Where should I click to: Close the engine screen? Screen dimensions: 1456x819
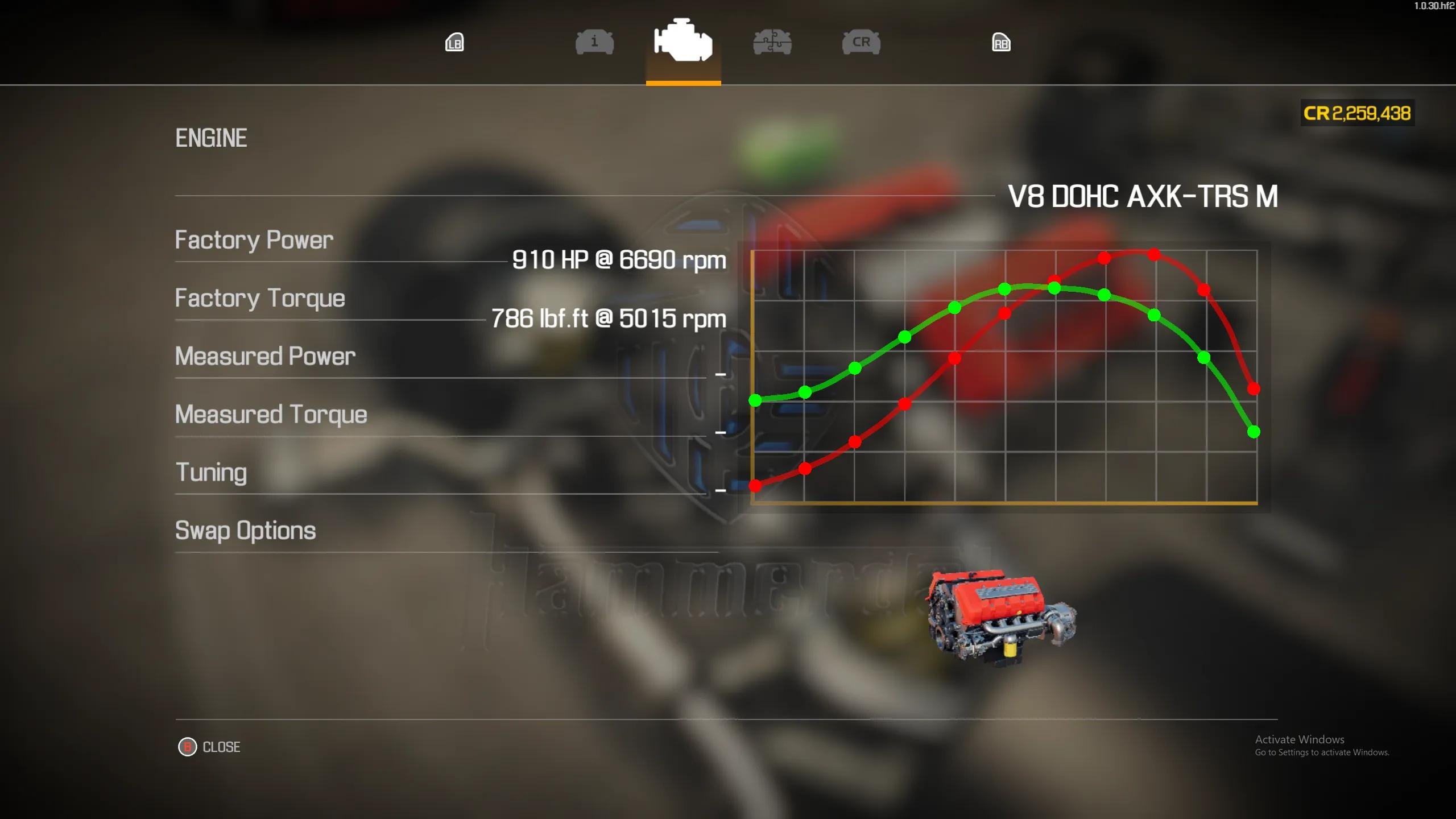pyautogui.click(x=210, y=747)
